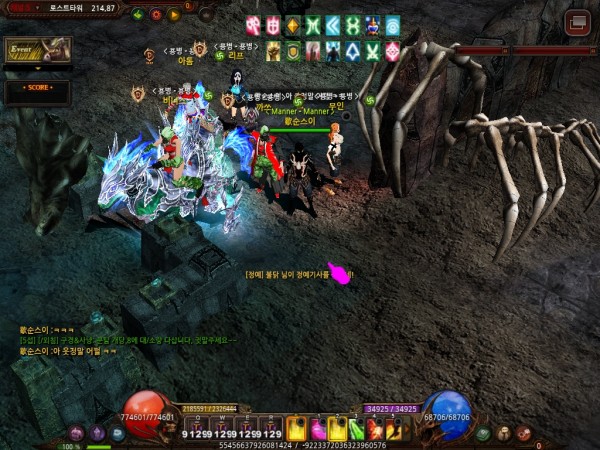Viewport: 600px width, 450px height.
Task: Click the purple round button at bottom left
Action: pyautogui.click(x=97, y=434)
